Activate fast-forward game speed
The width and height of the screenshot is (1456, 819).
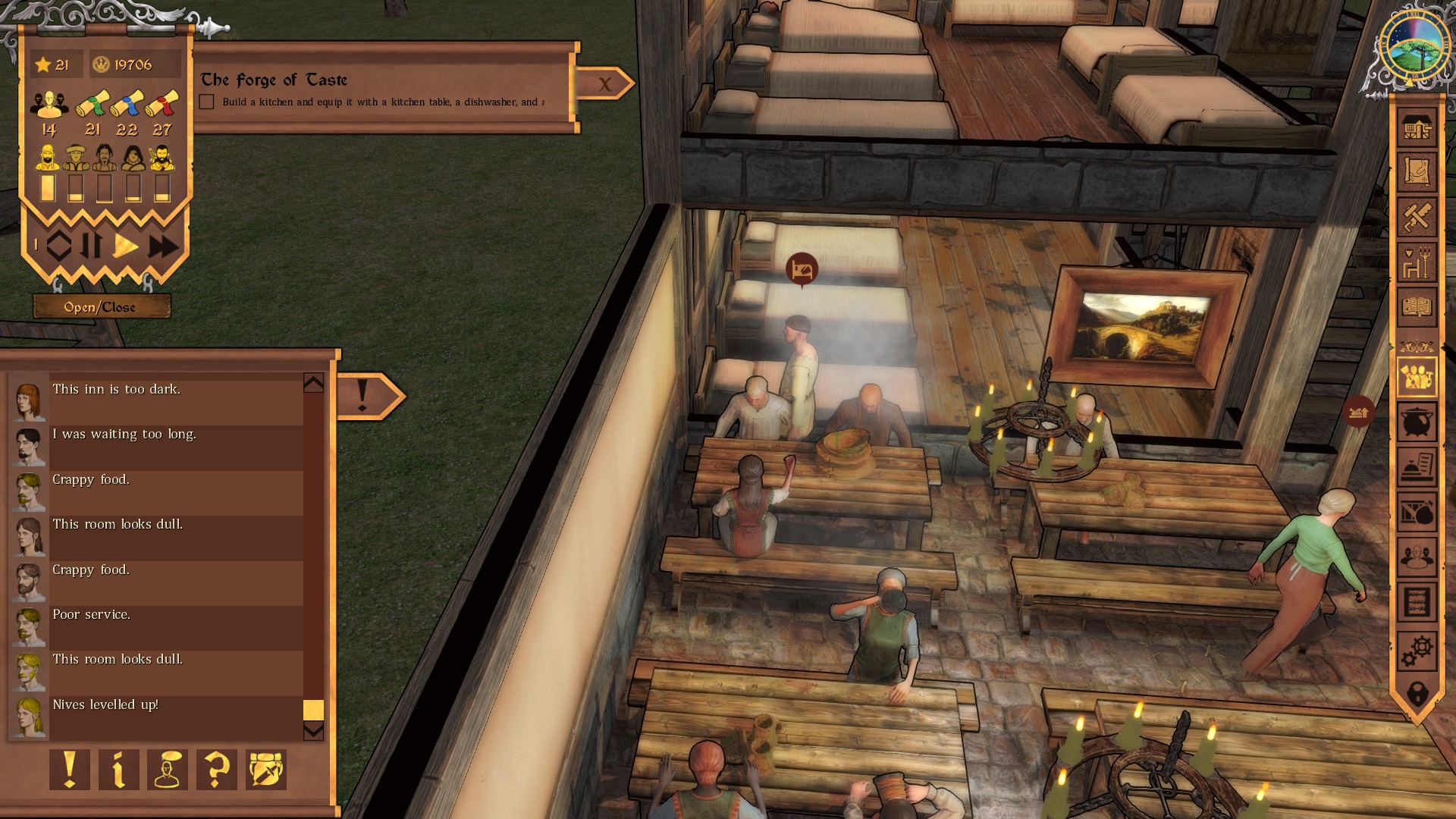click(x=163, y=246)
